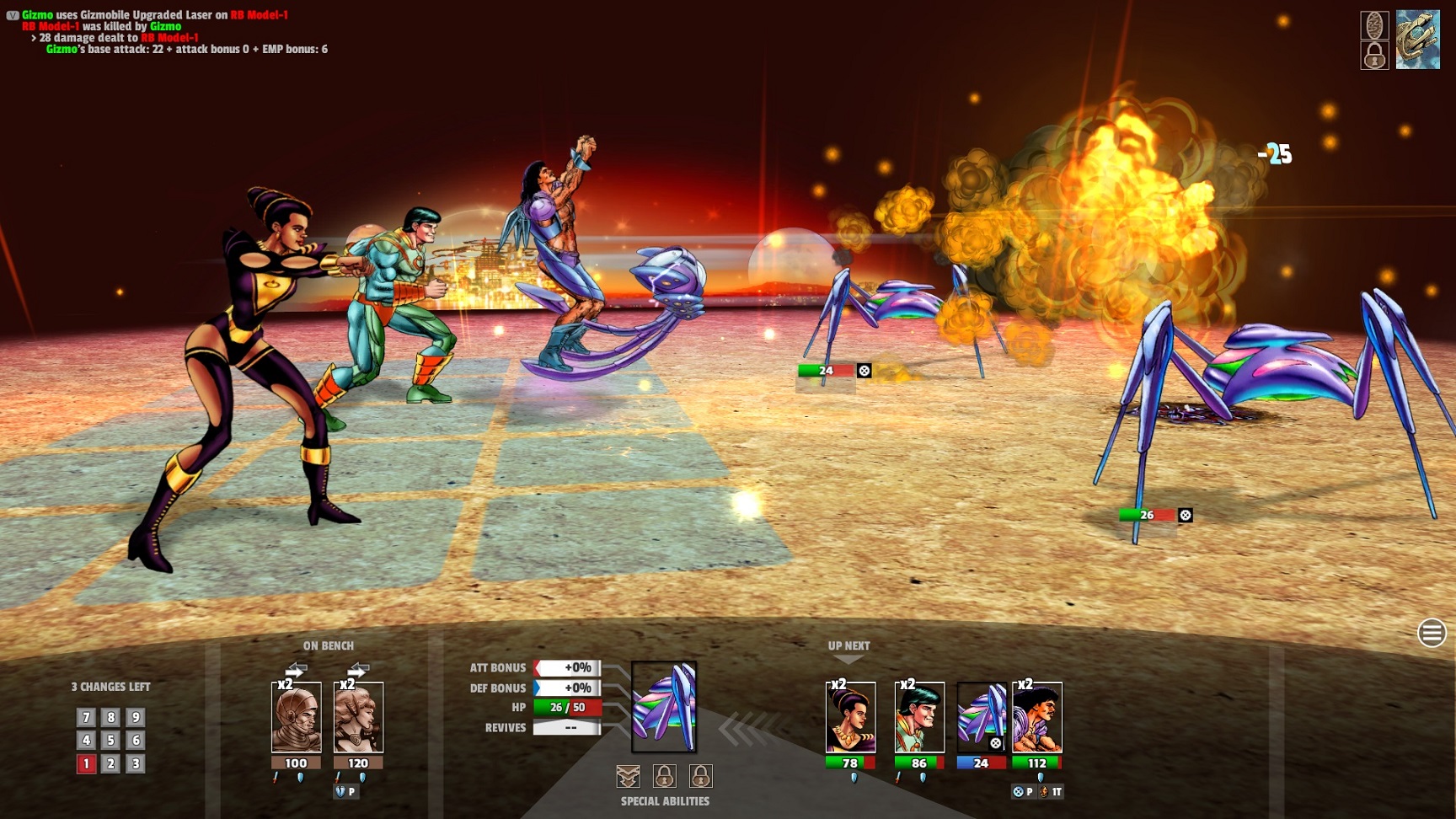Select the helmeted benched hero portrait
The width and height of the screenshot is (1456, 819).
click(x=297, y=718)
